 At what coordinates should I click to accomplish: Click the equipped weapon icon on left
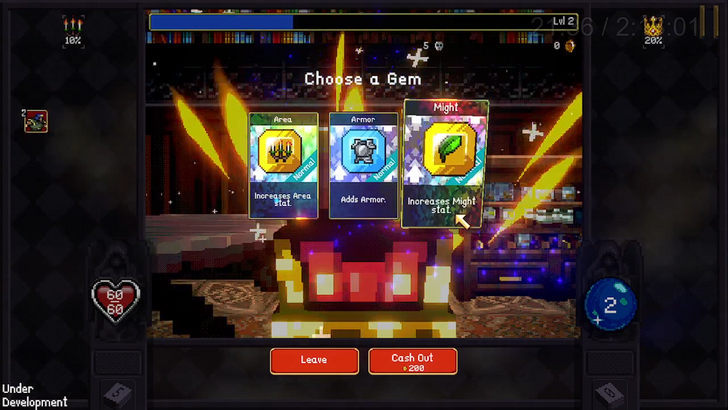36,121
